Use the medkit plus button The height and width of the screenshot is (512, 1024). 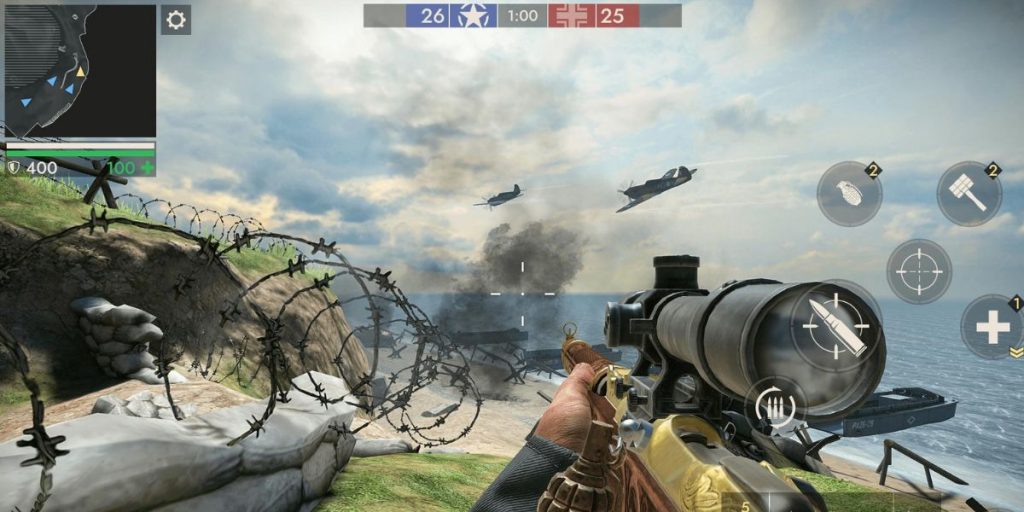click(x=992, y=327)
